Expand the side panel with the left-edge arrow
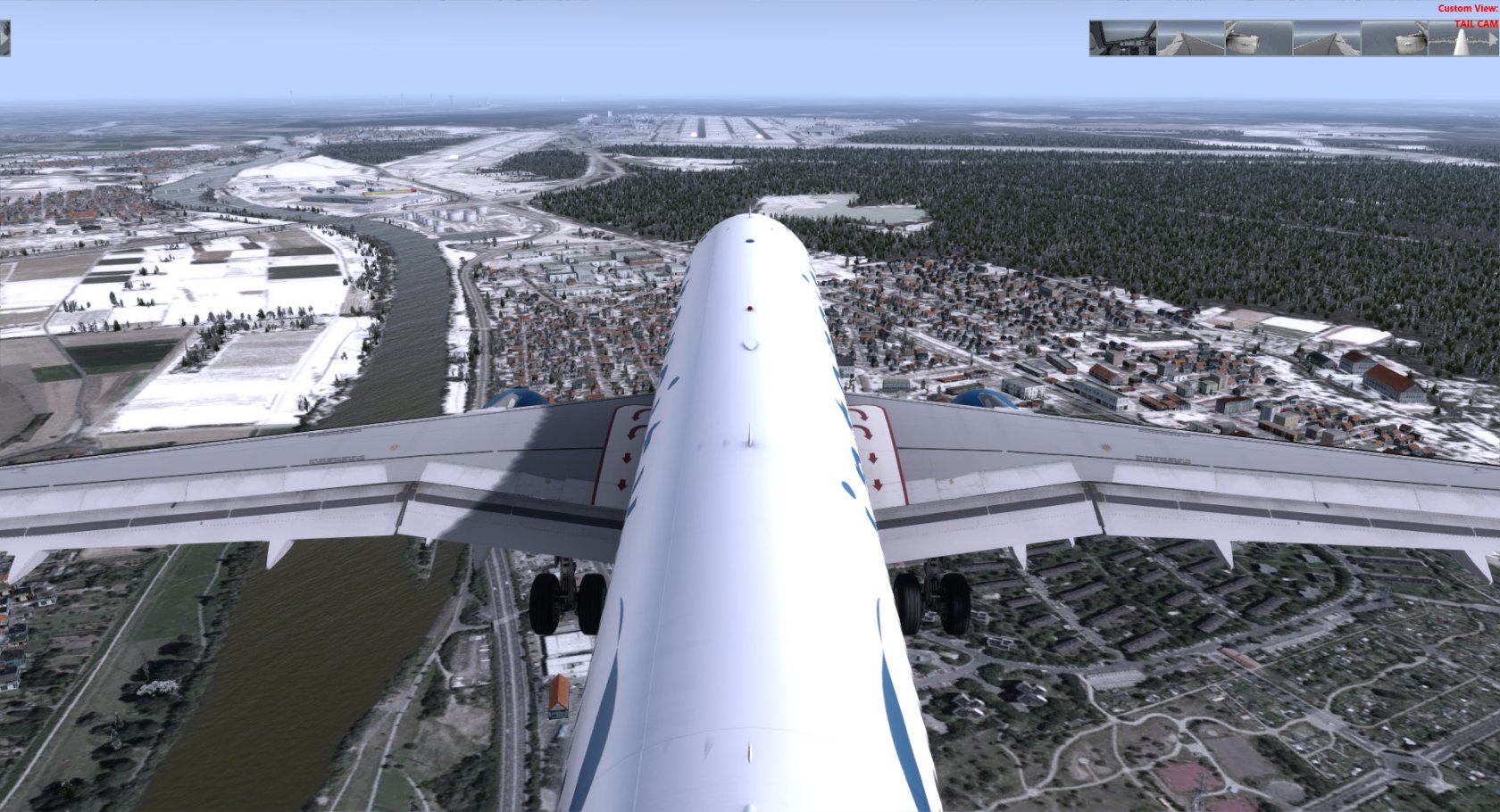This screenshot has width=1500, height=812. coord(4,38)
